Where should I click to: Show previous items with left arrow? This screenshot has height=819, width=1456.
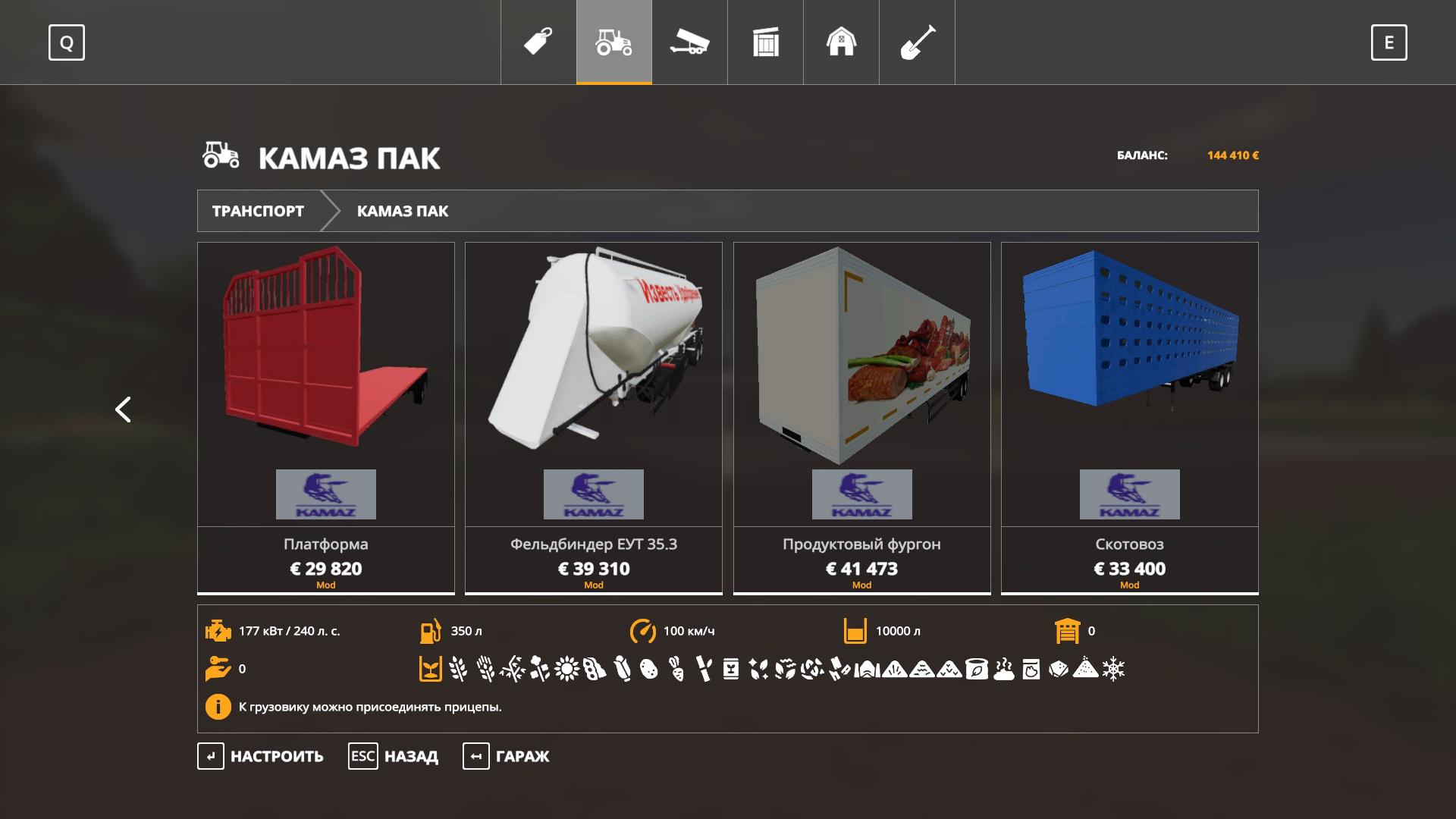point(123,409)
